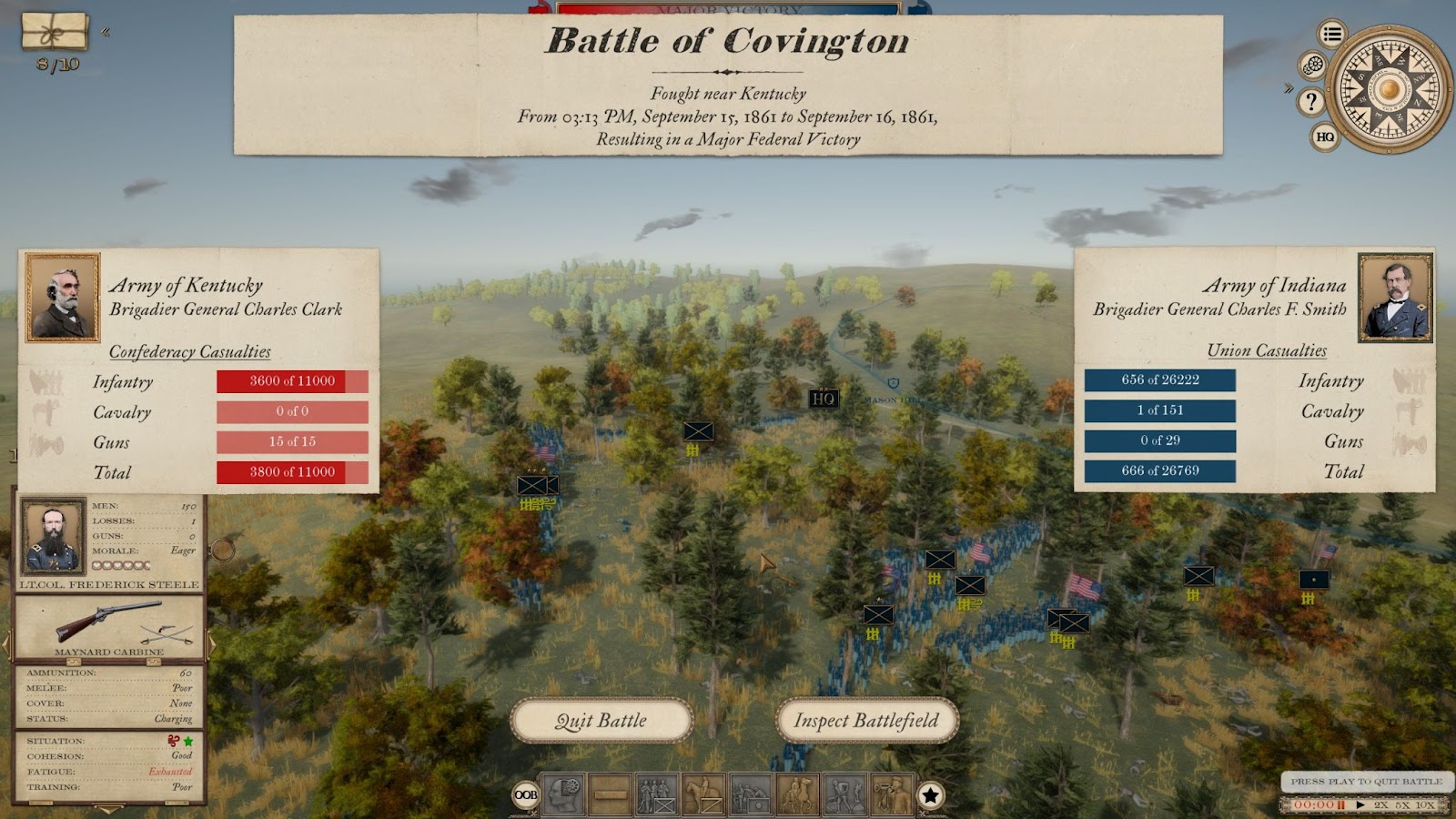1456x819 pixels.
Task: Click the compass rose
Action: (1389, 89)
